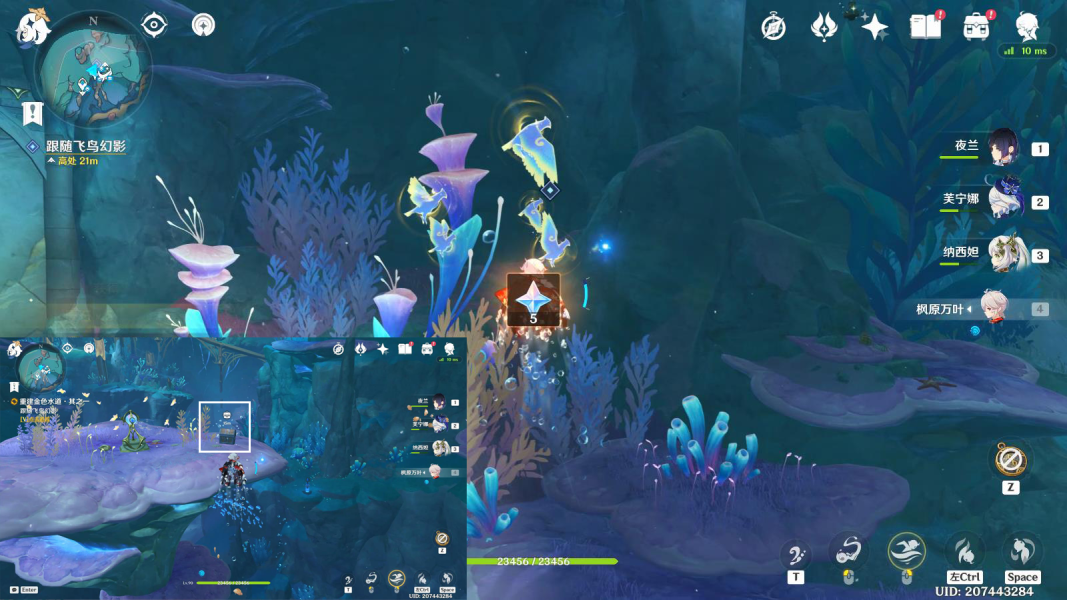Switch to party member 芙宁娜

(1002, 200)
